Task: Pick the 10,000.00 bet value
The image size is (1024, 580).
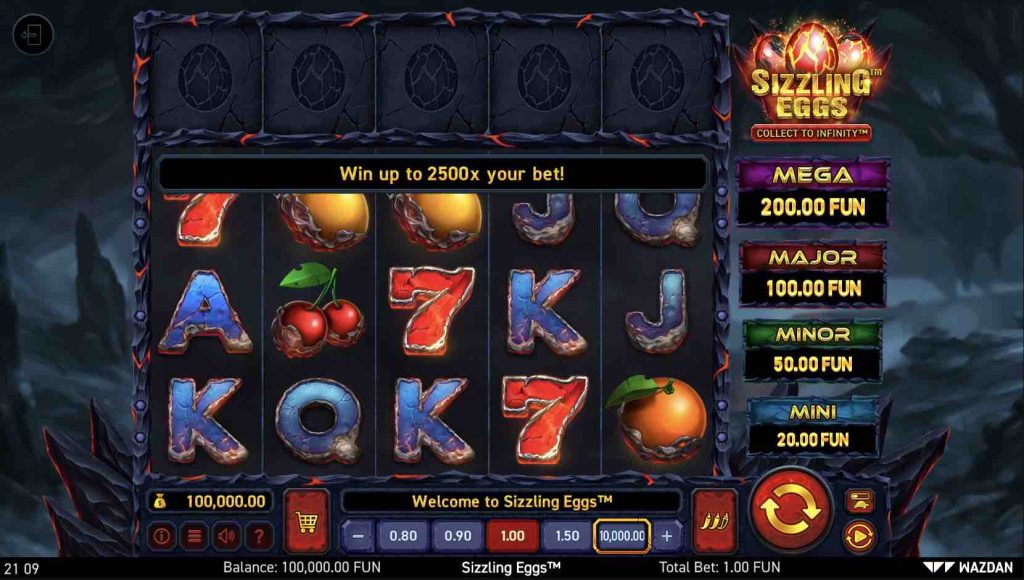Action: pos(622,535)
